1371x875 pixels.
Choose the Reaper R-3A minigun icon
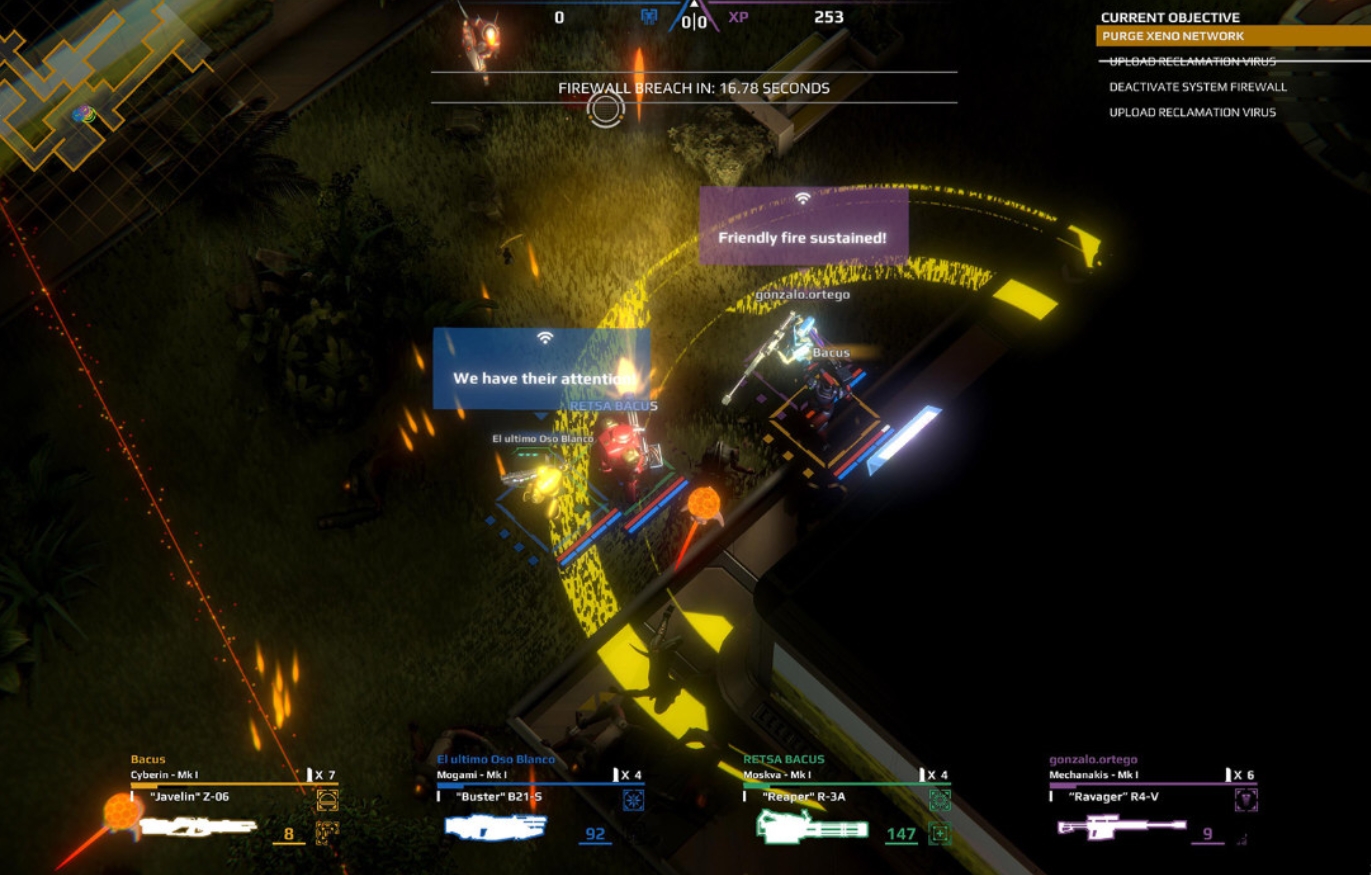click(811, 827)
